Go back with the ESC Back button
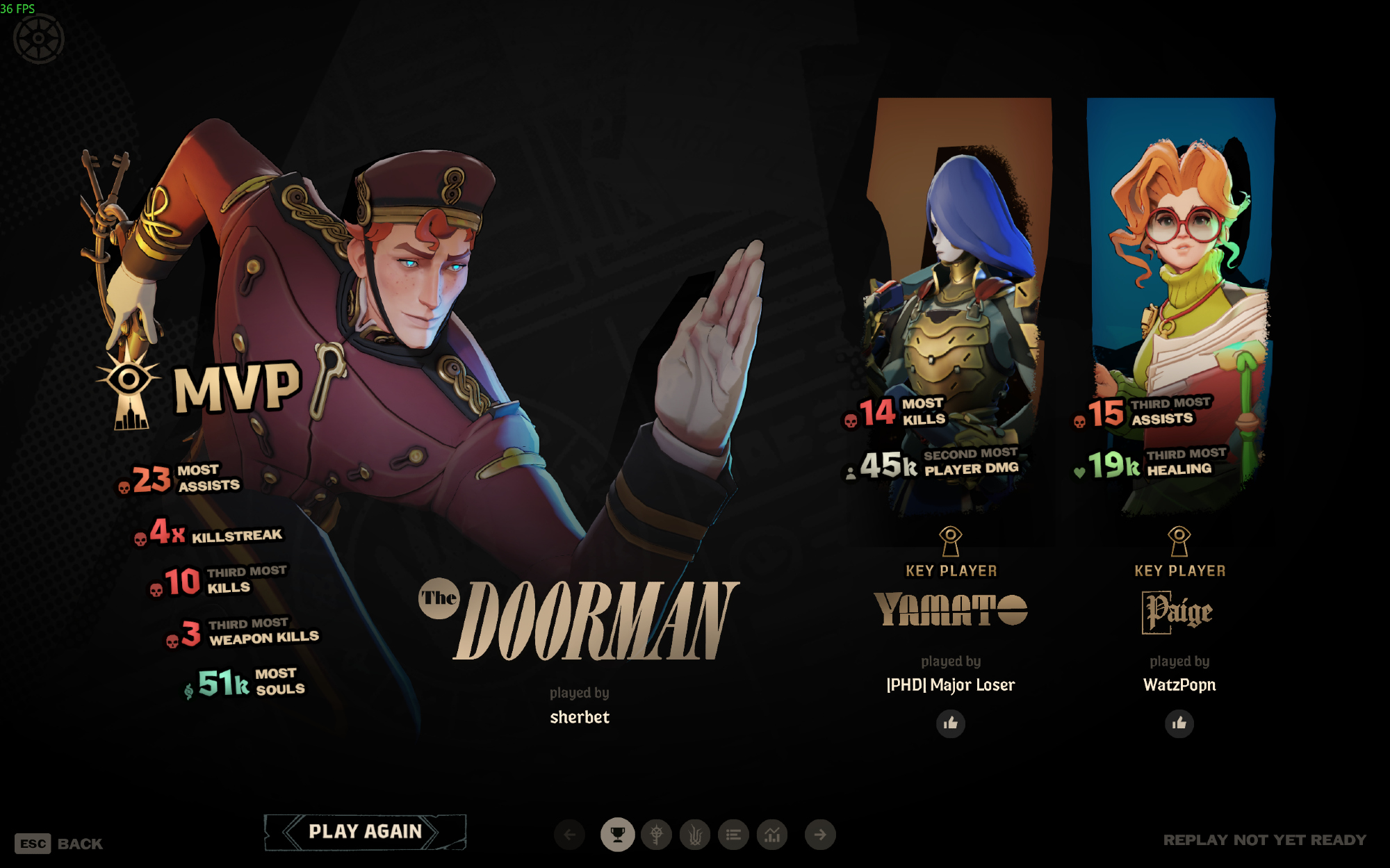The height and width of the screenshot is (868, 1390). click(58, 844)
